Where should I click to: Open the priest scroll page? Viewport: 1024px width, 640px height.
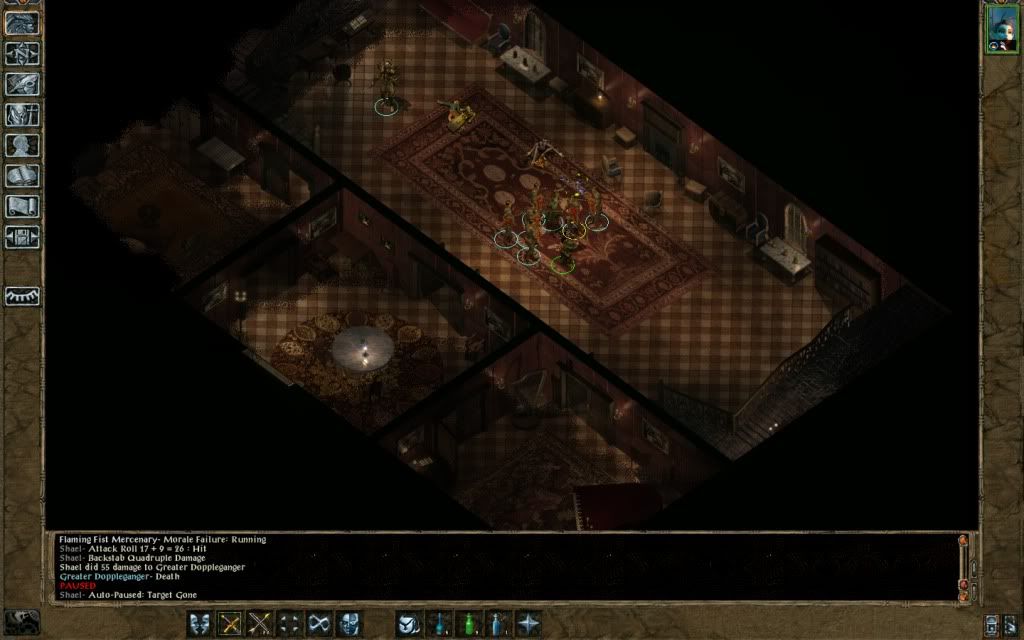click(x=22, y=206)
